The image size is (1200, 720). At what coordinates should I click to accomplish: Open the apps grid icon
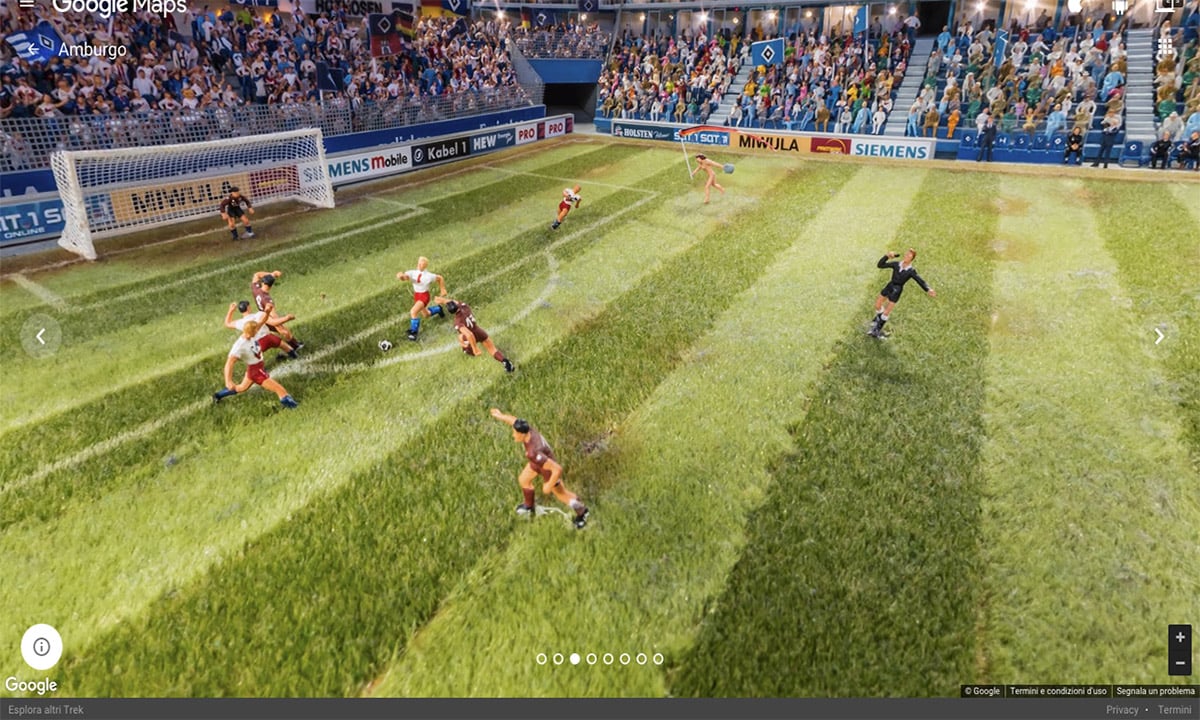pos(1165,47)
